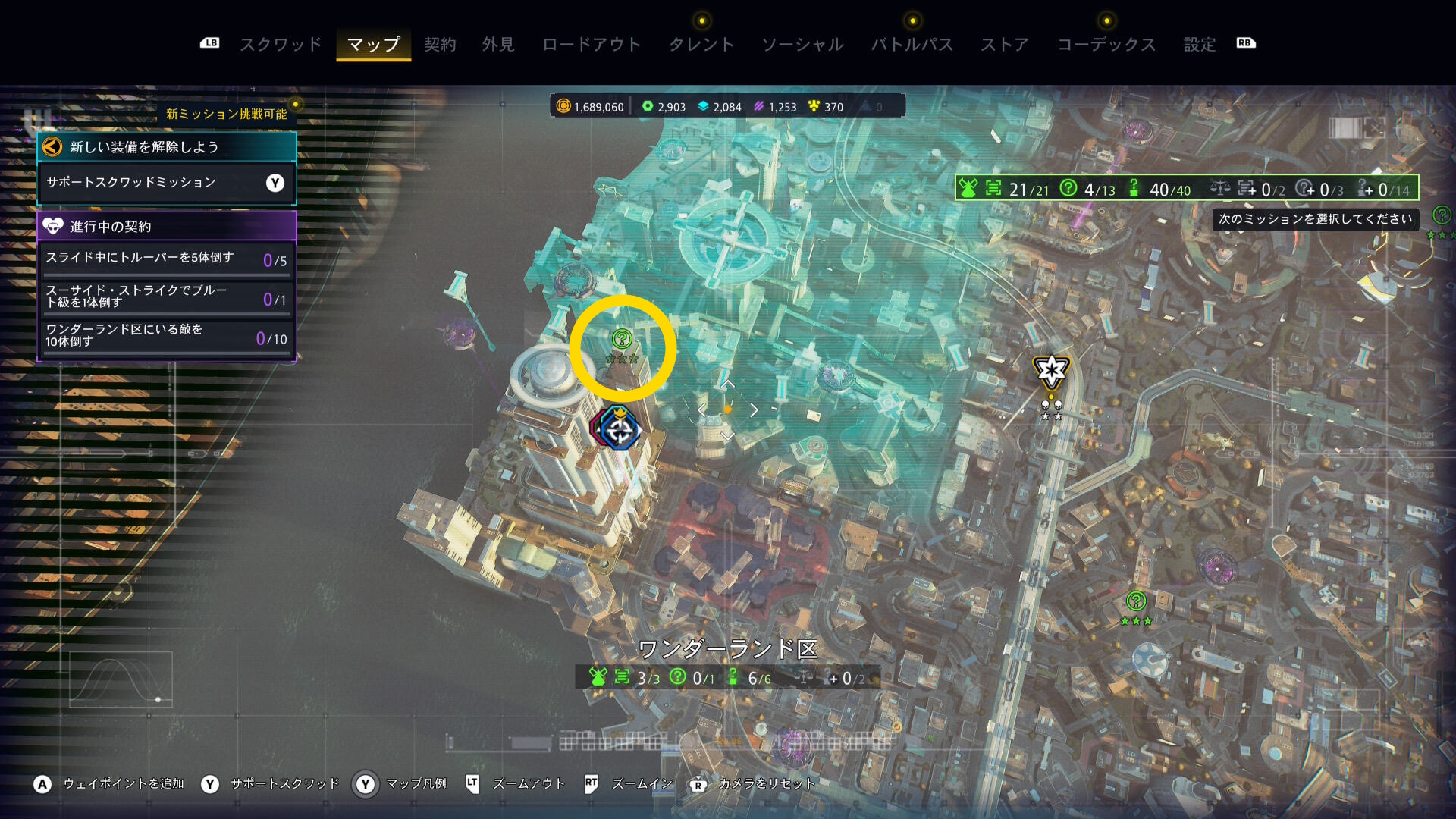The height and width of the screenshot is (819, 1456).
Task: Select the blue crosshair hexagon map marker
Action: click(620, 431)
